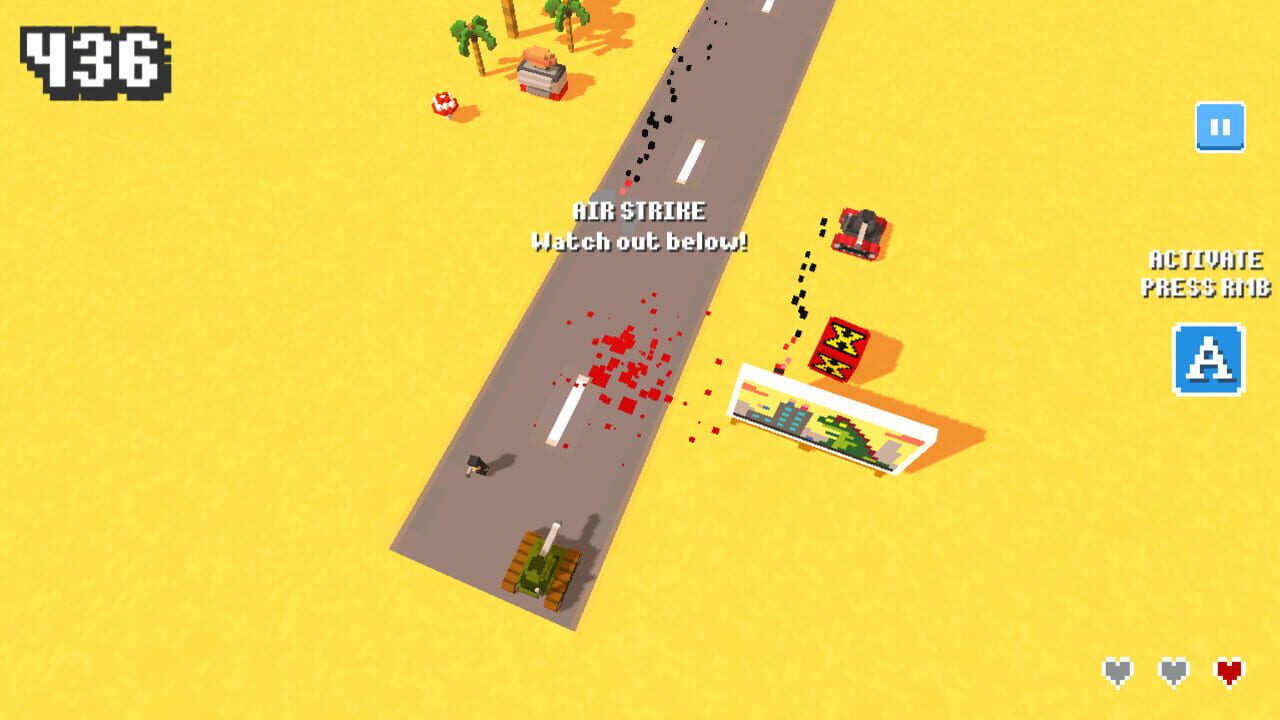Click the red heart life icon
The height and width of the screenshot is (720, 1280).
point(1228,670)
